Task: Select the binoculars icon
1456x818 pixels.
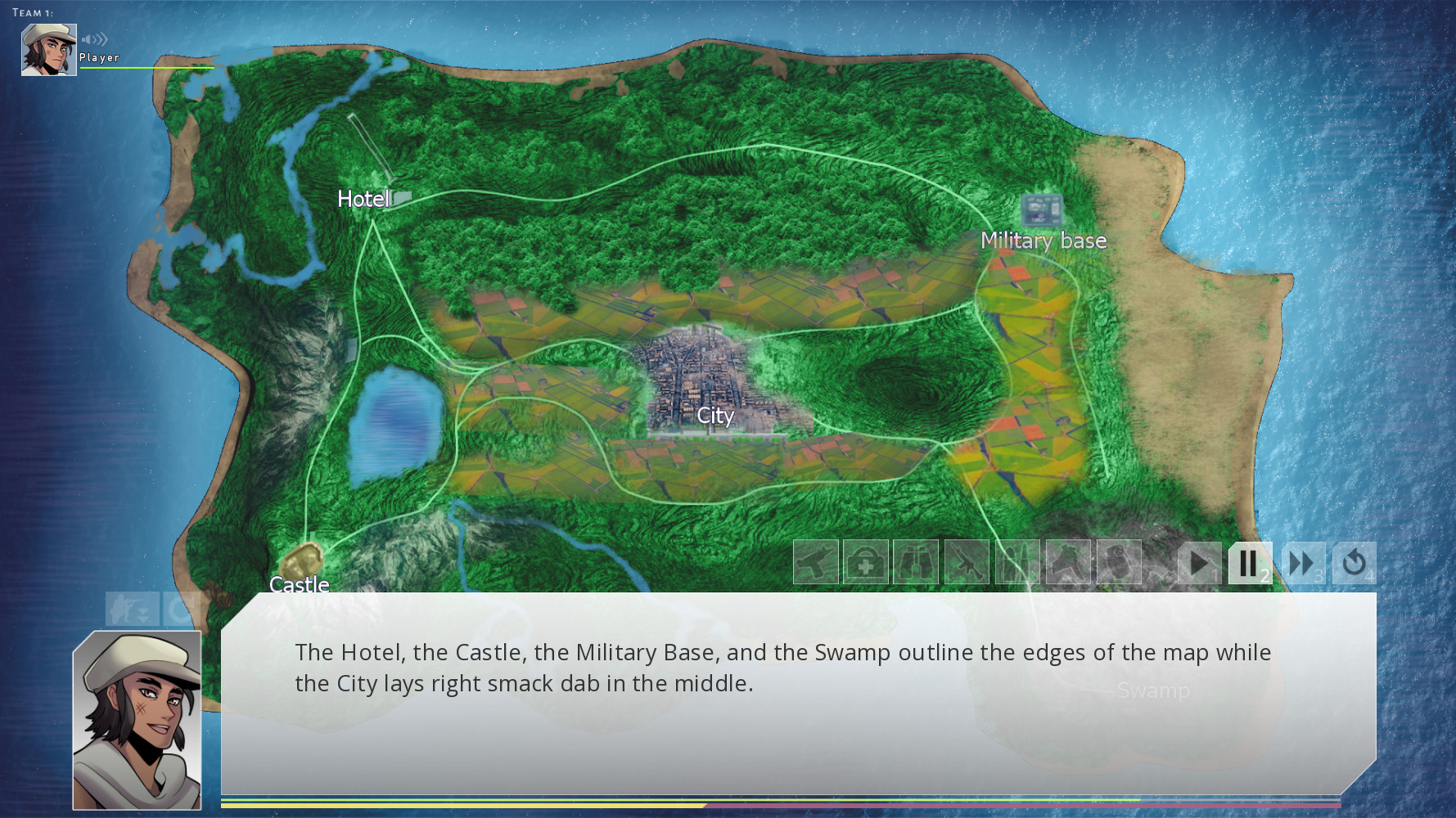Action: click(x=917, y=563)
